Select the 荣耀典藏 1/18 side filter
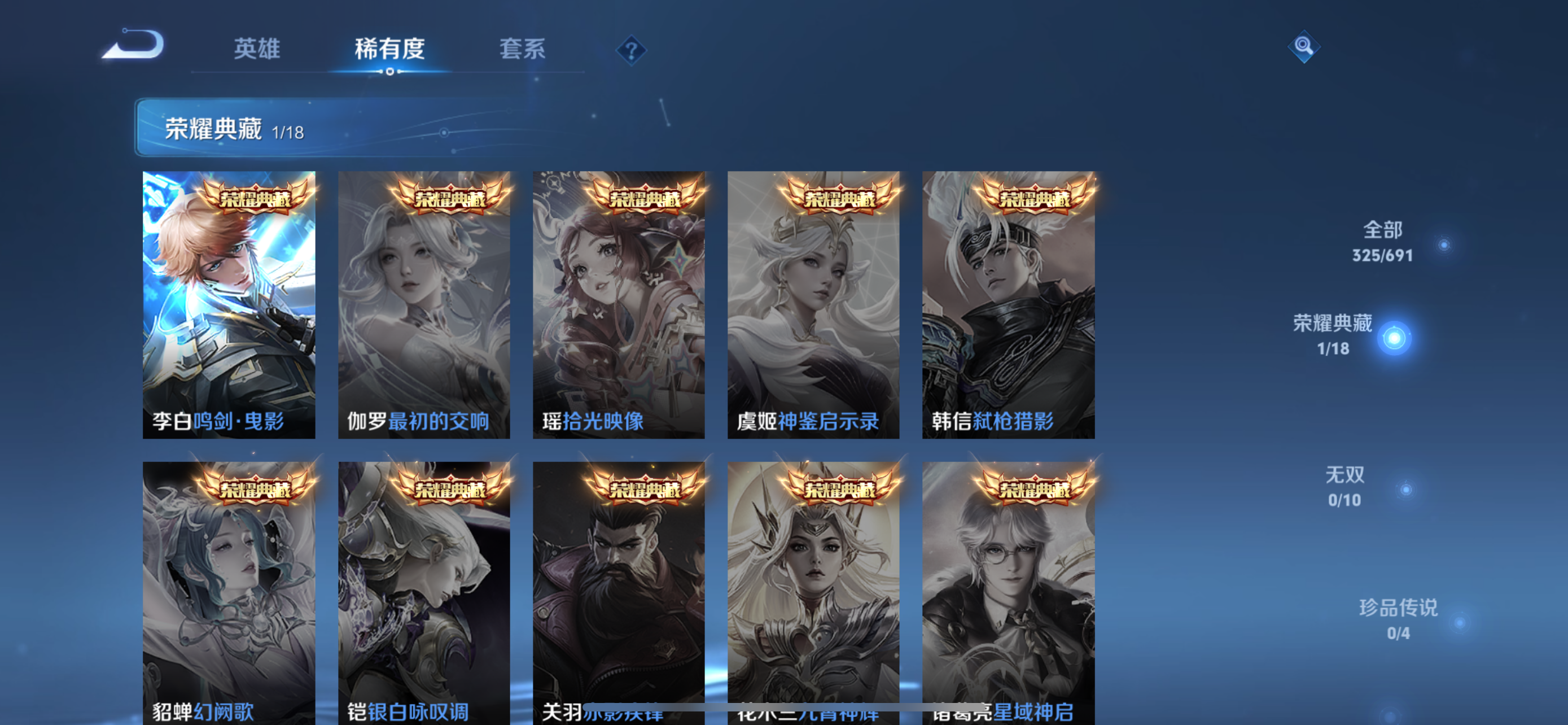Screen dimensions: 1568x725 tap(1333, 335)
